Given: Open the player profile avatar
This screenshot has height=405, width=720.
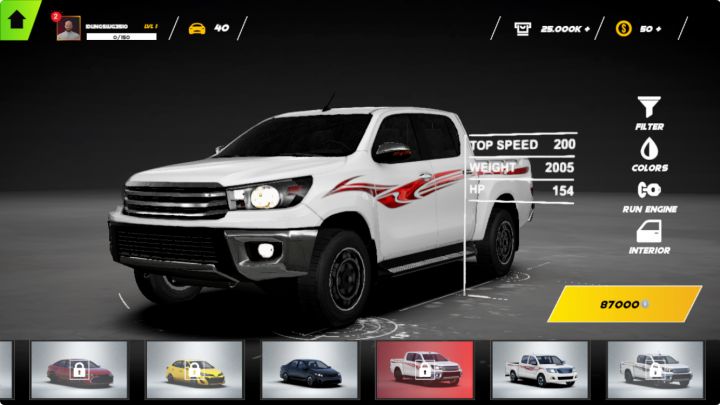Looking at the screenshot, I should [69, 28].
